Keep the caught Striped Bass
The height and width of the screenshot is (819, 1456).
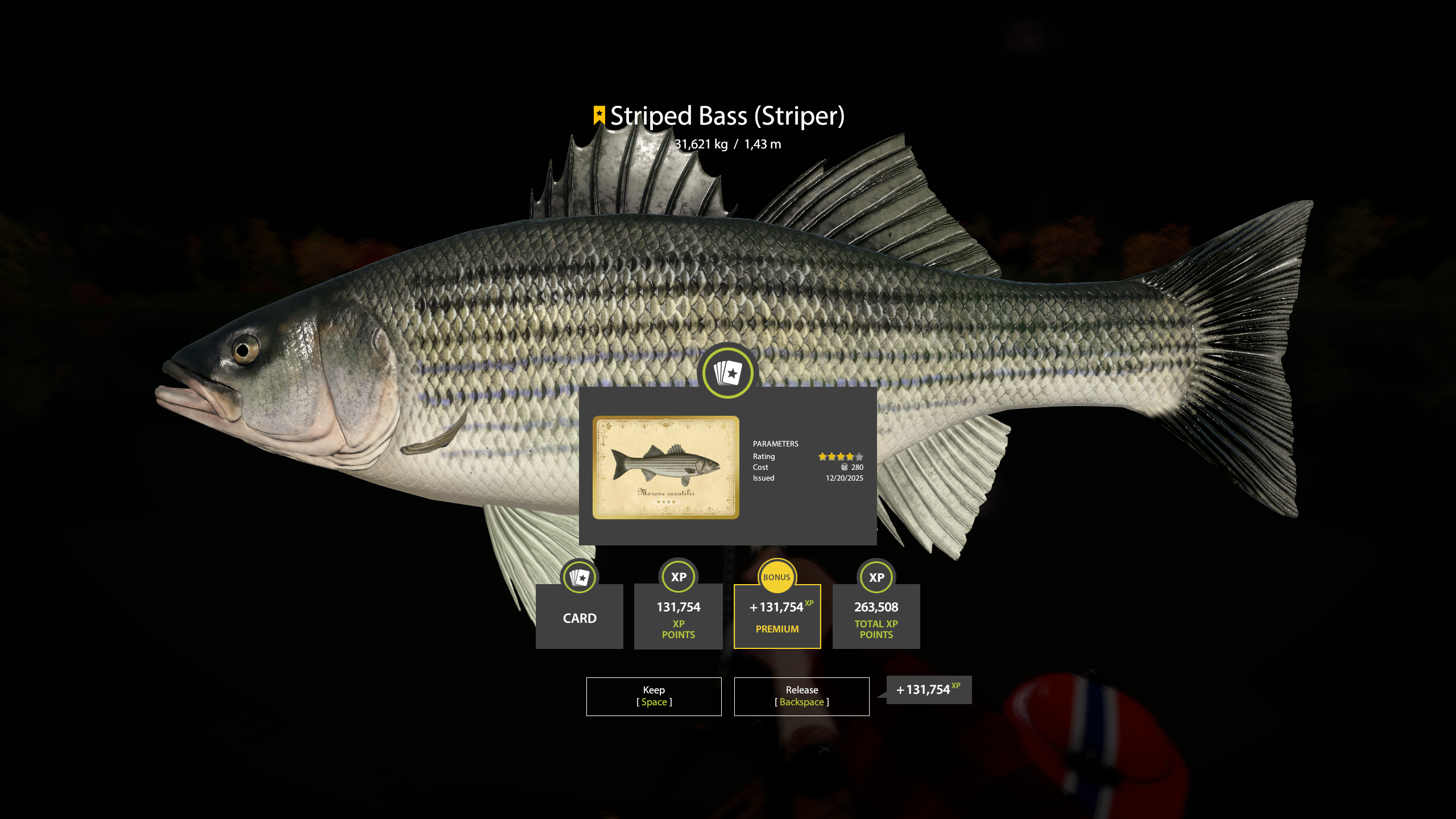(653, 696)
